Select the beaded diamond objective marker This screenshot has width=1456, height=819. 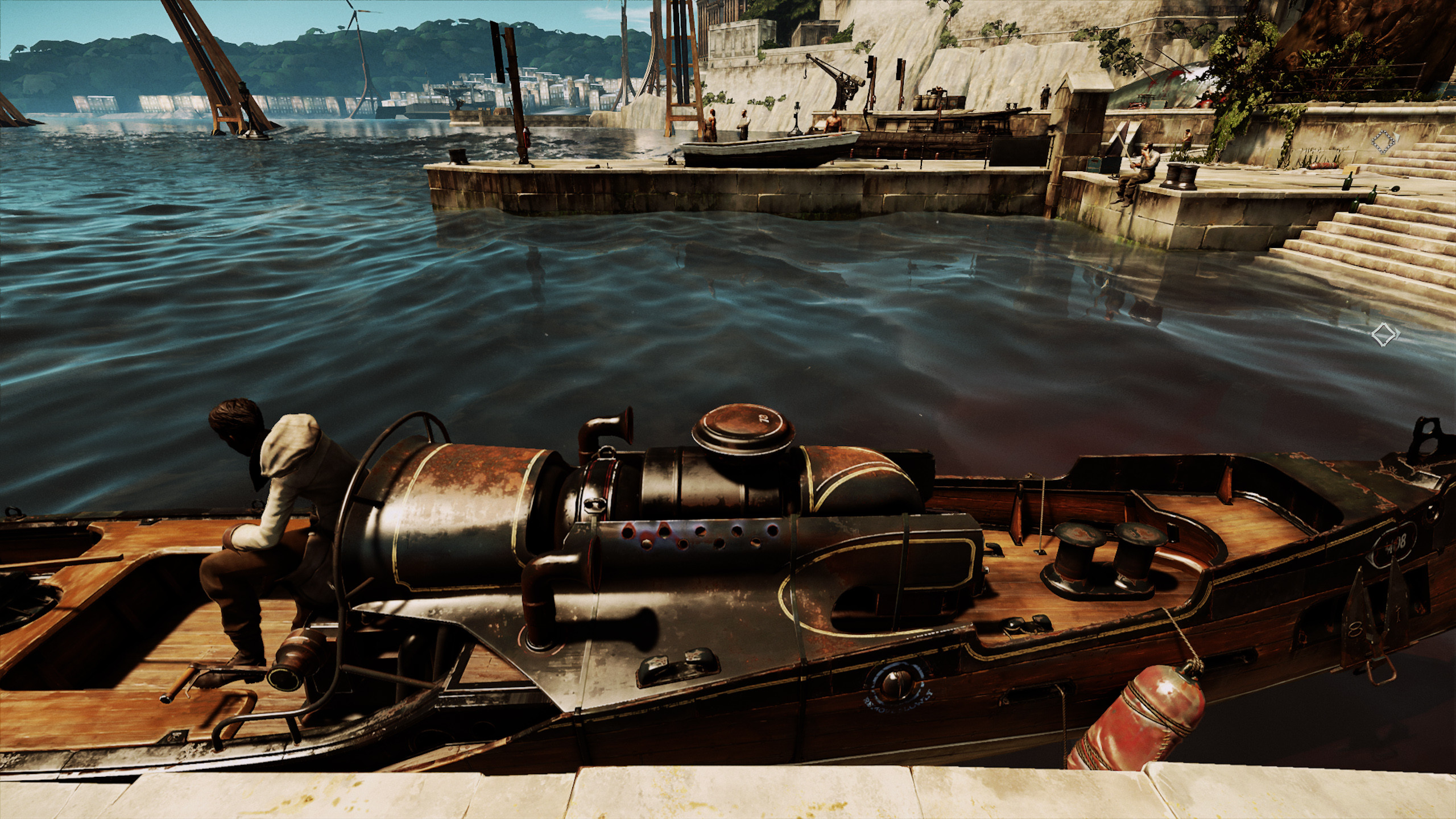tap(1384, 142)
